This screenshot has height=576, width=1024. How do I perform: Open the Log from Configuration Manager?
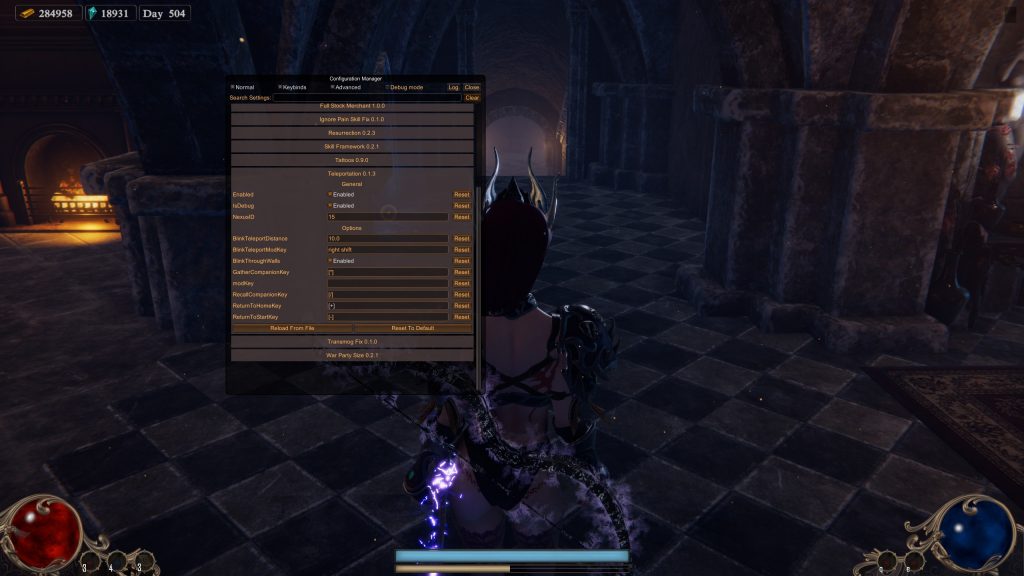(x=453, y=87)
